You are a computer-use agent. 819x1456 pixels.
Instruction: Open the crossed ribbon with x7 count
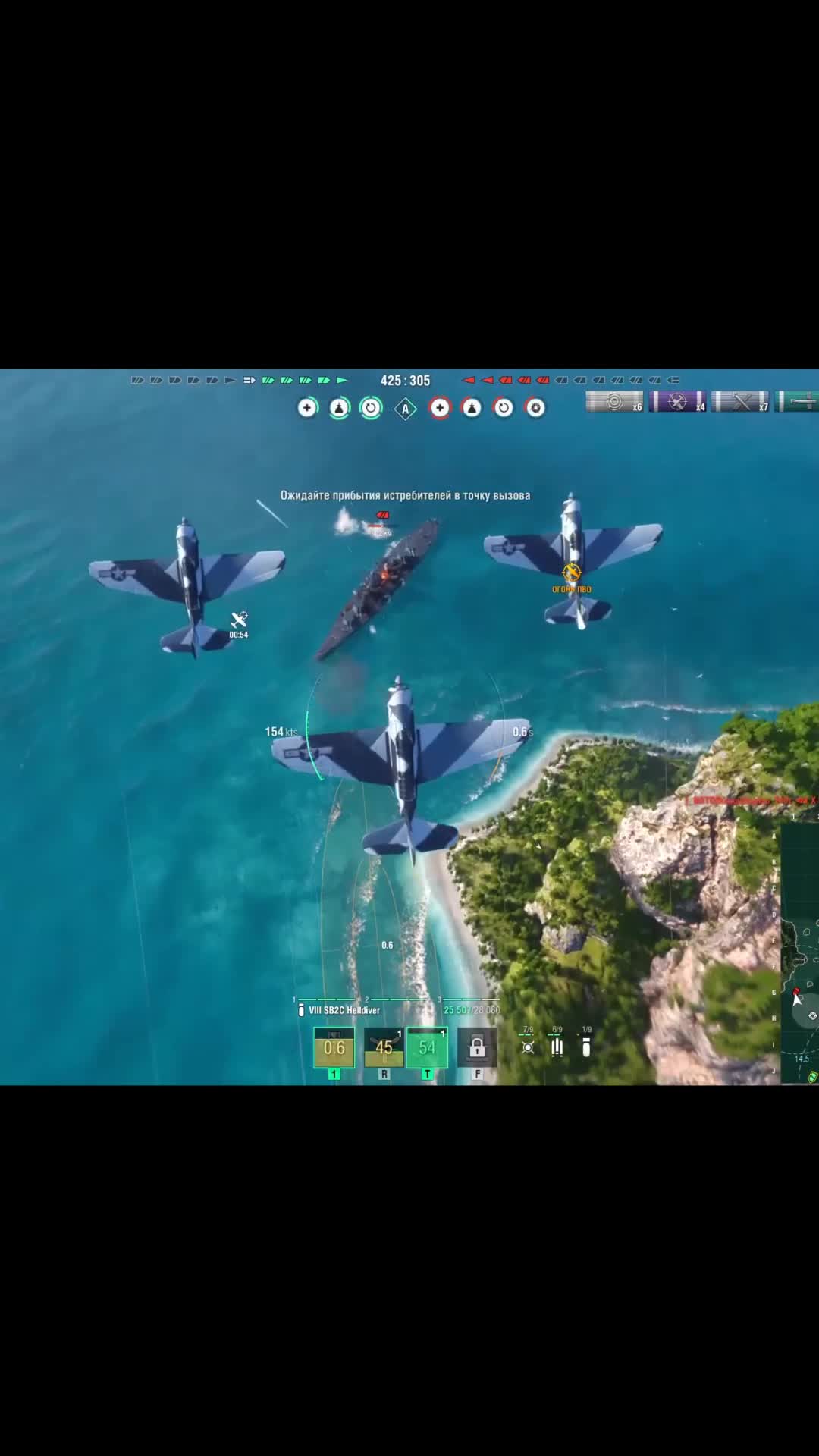740,402
